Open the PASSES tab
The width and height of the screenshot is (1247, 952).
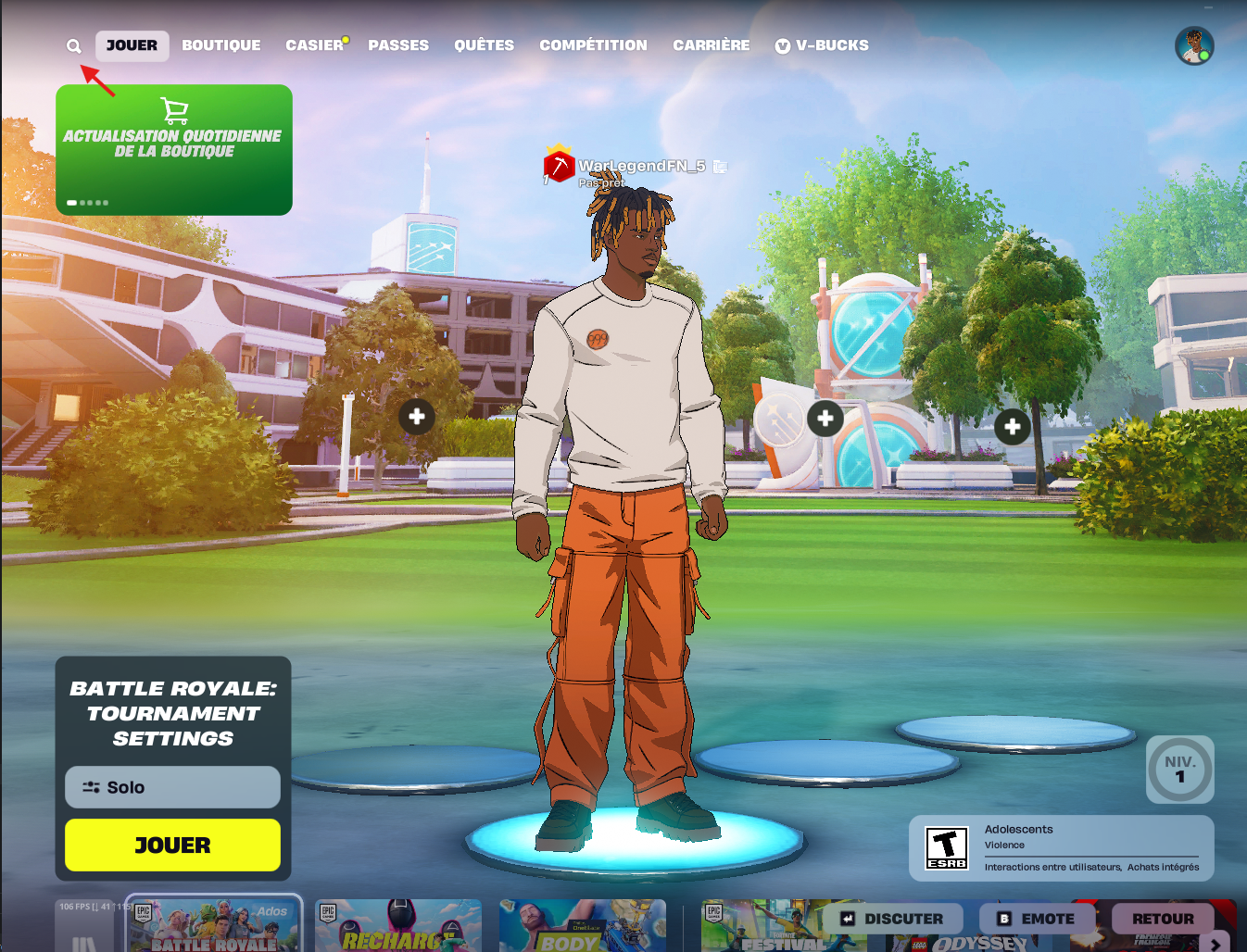(398, 45)
